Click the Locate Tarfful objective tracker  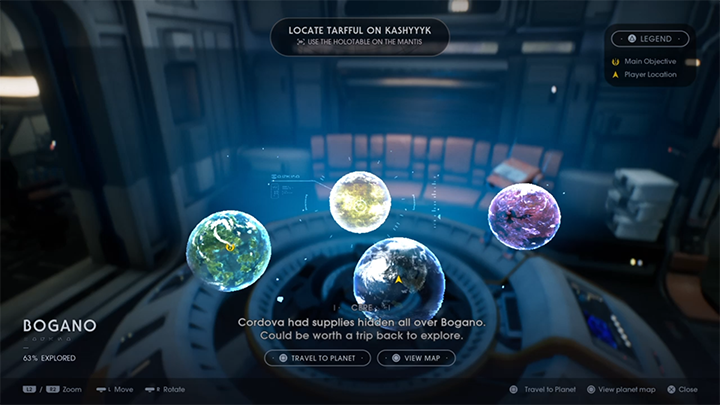click(360, 36)
